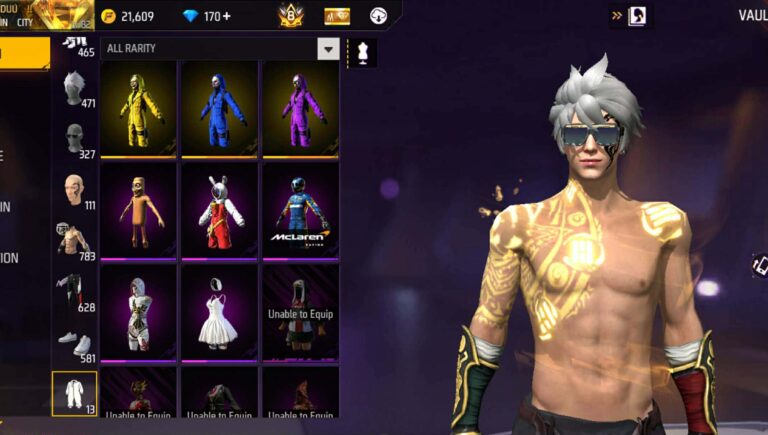Screen dimensions: 768x435
Task: Switch to the mask category showing 327
Action: [x=75, y=139]
